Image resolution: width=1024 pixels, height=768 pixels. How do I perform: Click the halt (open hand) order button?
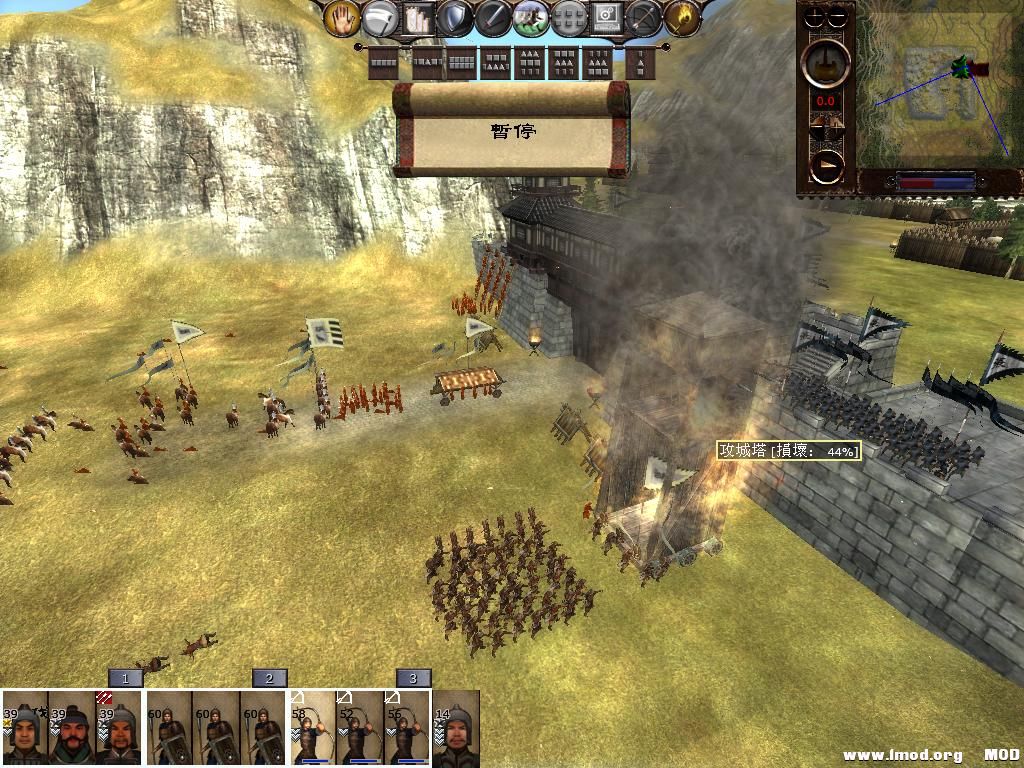[x=342, y=18]
